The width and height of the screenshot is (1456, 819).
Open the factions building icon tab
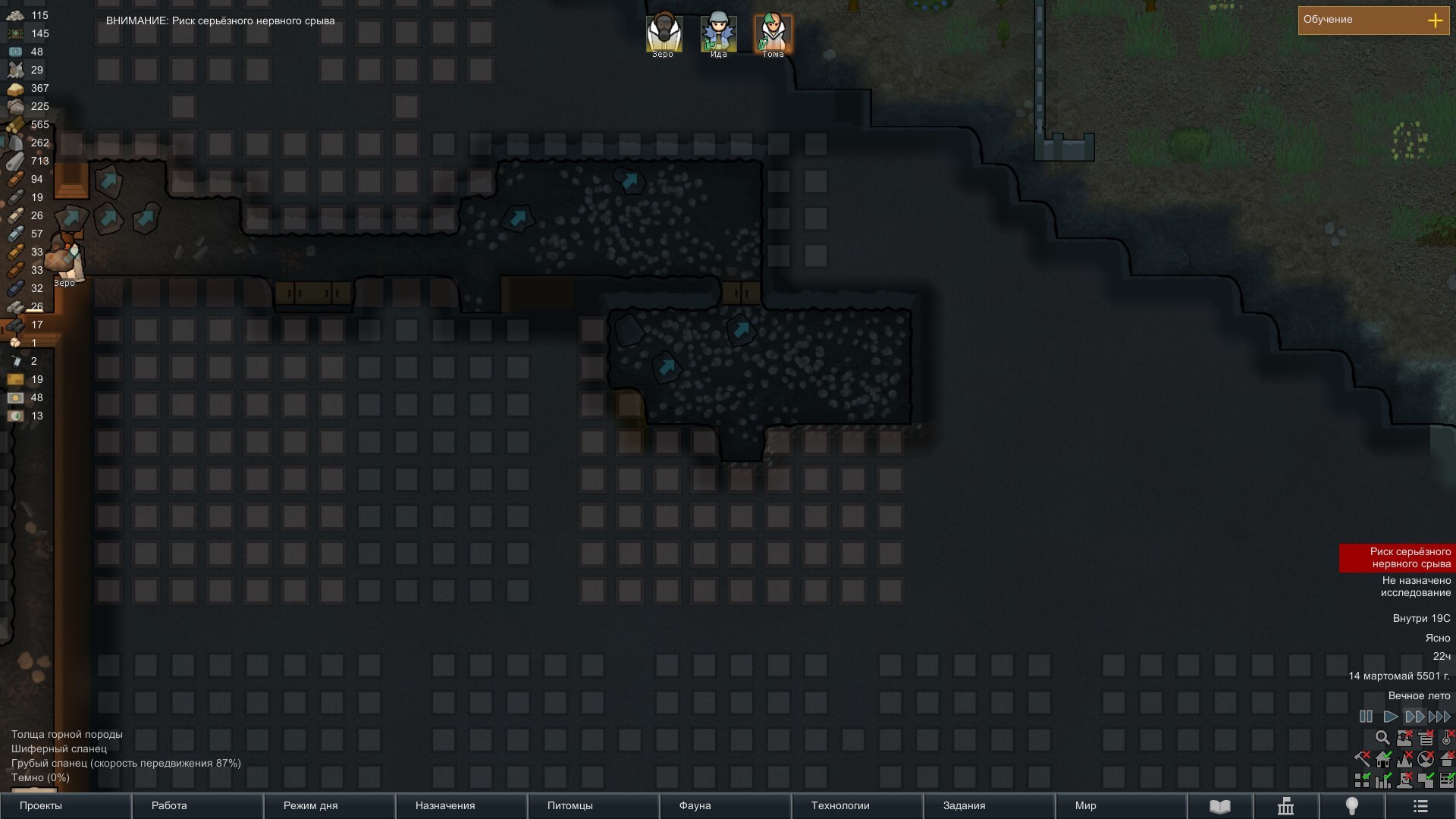[1285, 807]
